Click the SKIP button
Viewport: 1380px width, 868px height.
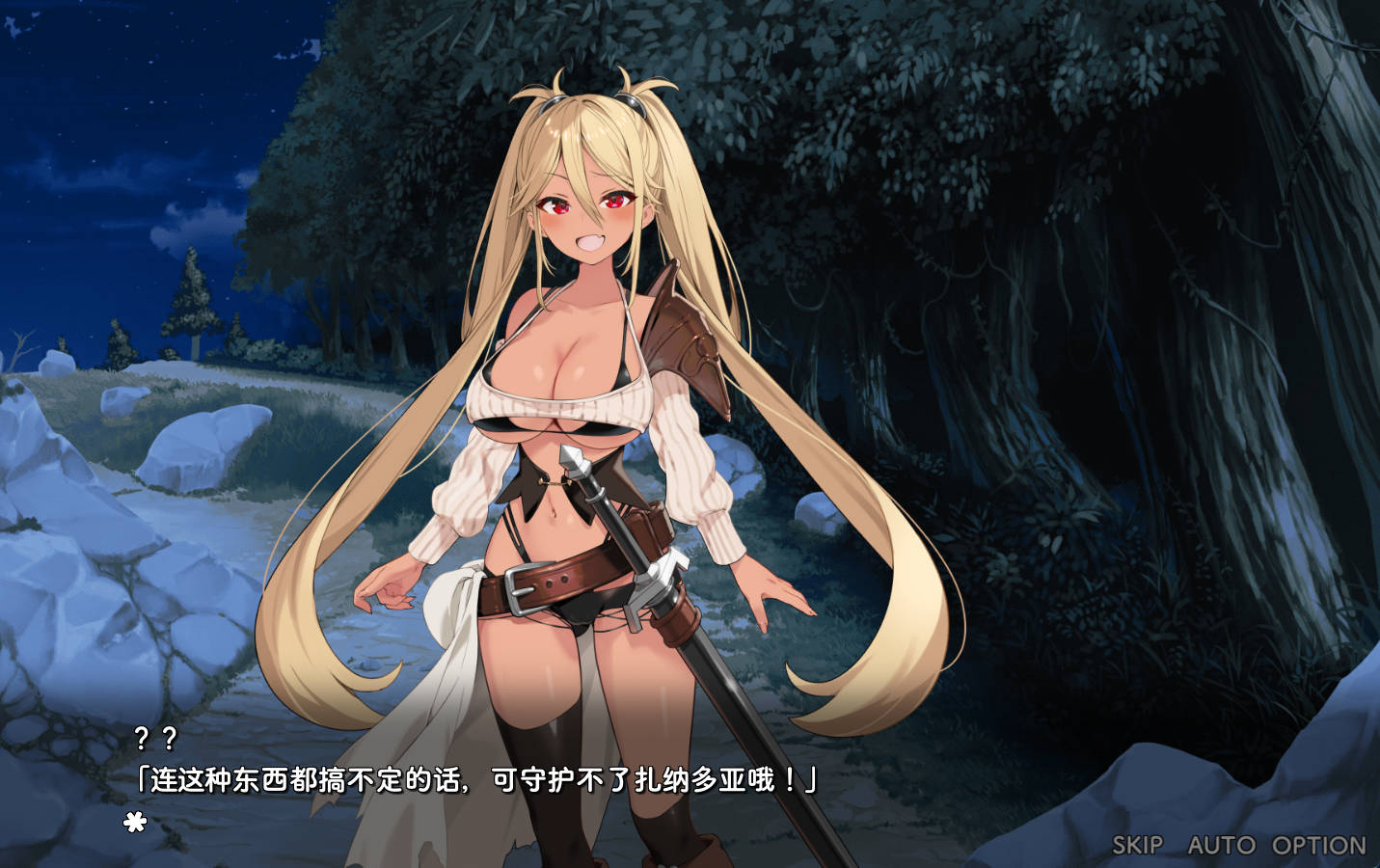pyautogui.click(x=1137, y=845)
